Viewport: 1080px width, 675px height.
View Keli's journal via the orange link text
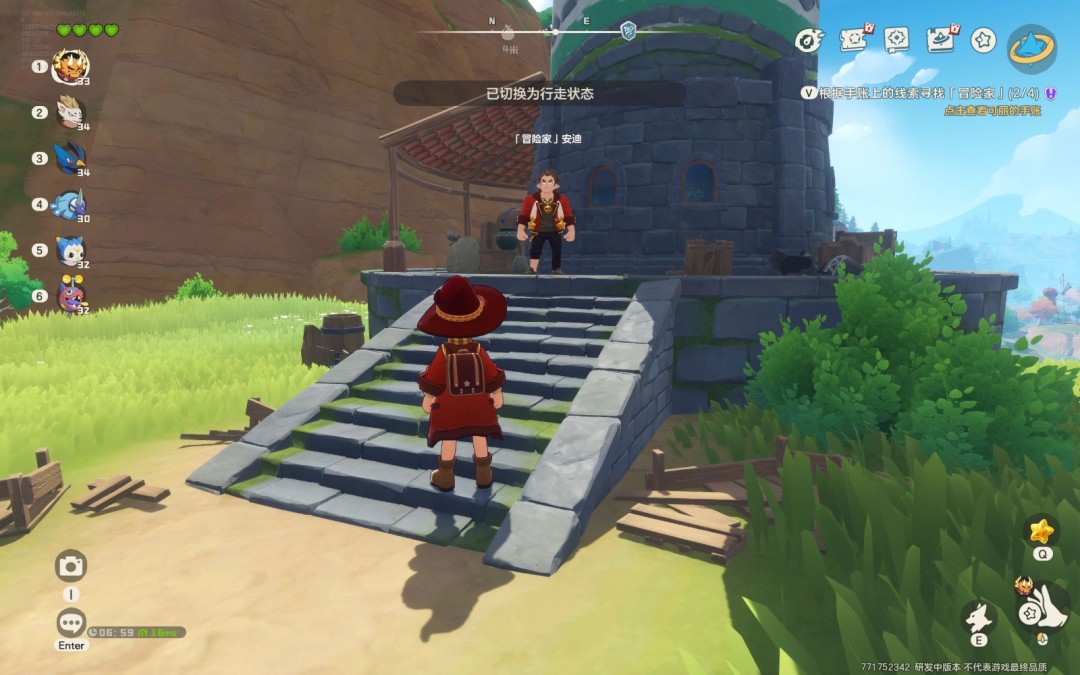point(992,110)
